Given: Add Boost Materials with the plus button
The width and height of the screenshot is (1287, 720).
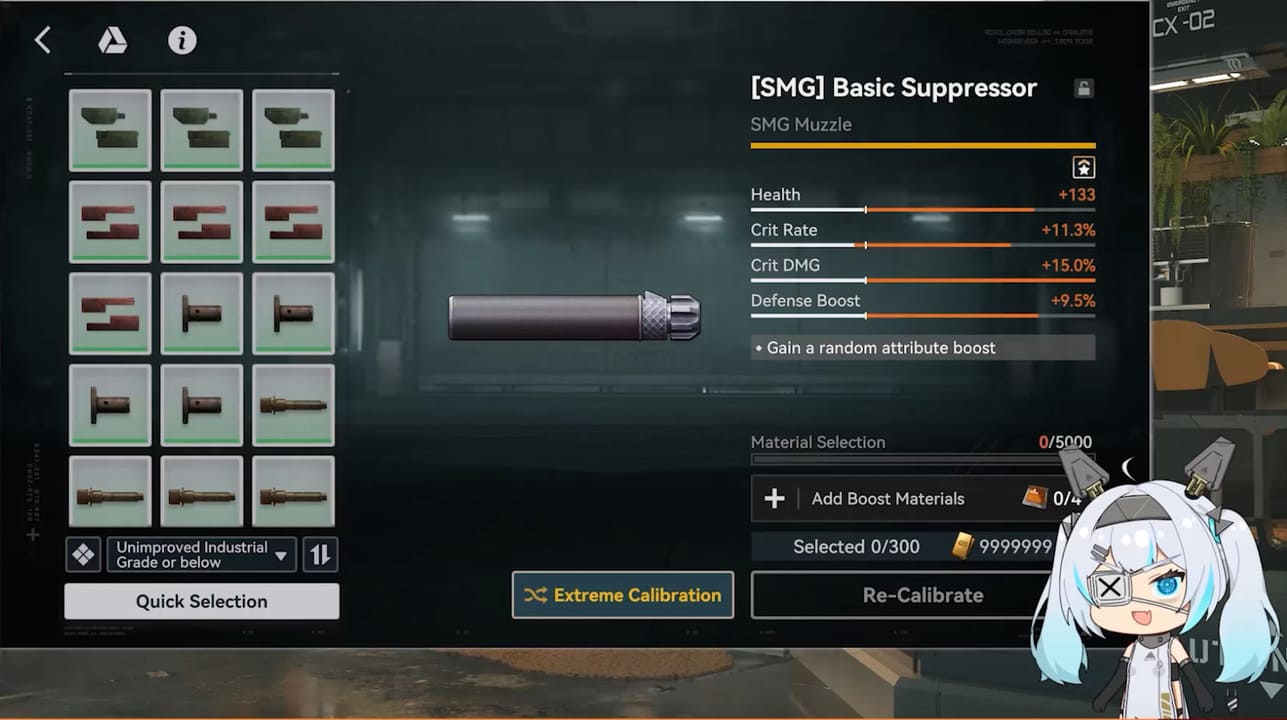Looking at the screenshot, I should [x=775, y=498].
